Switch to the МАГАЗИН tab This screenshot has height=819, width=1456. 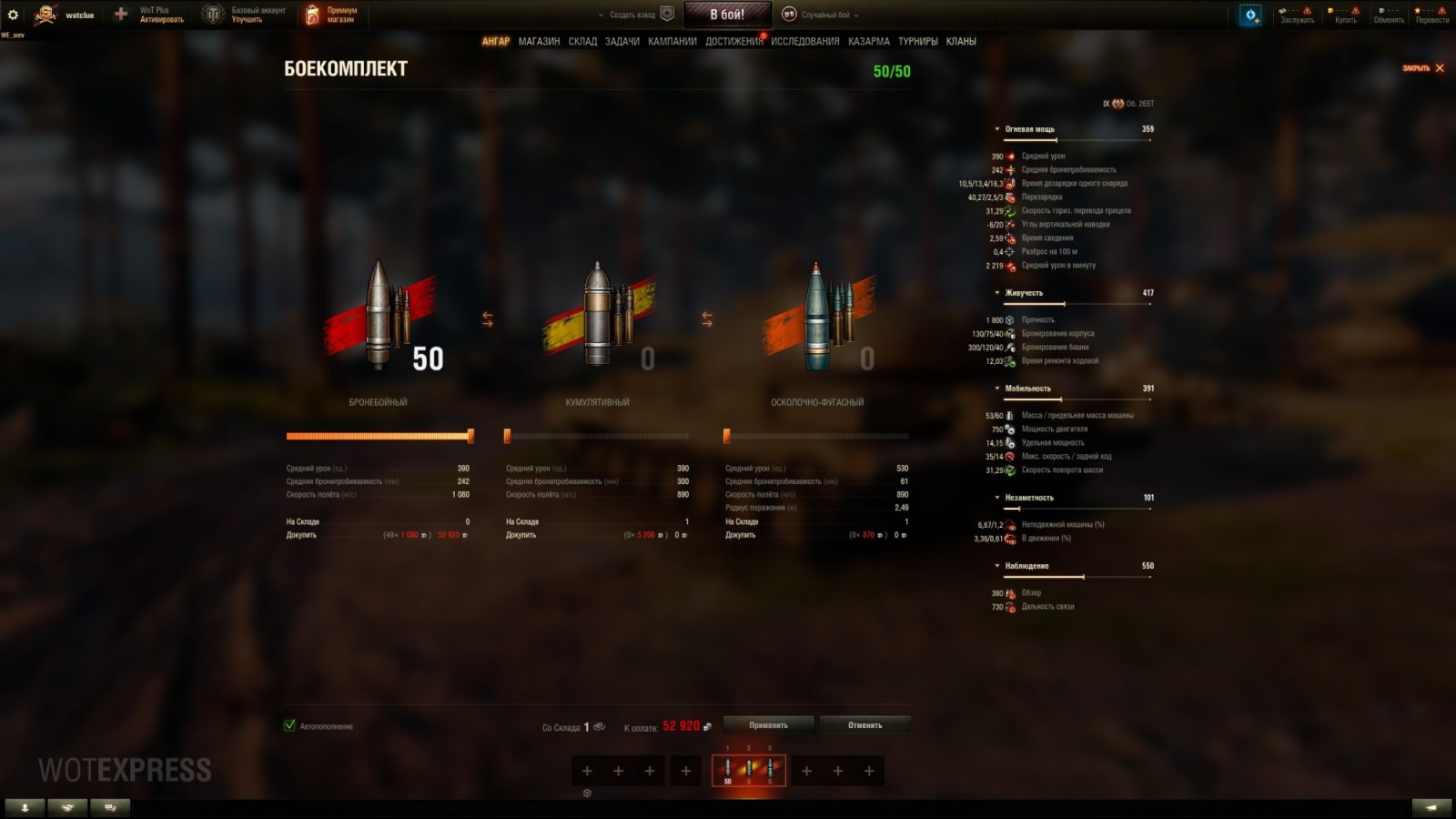click(x=538, y=42)
